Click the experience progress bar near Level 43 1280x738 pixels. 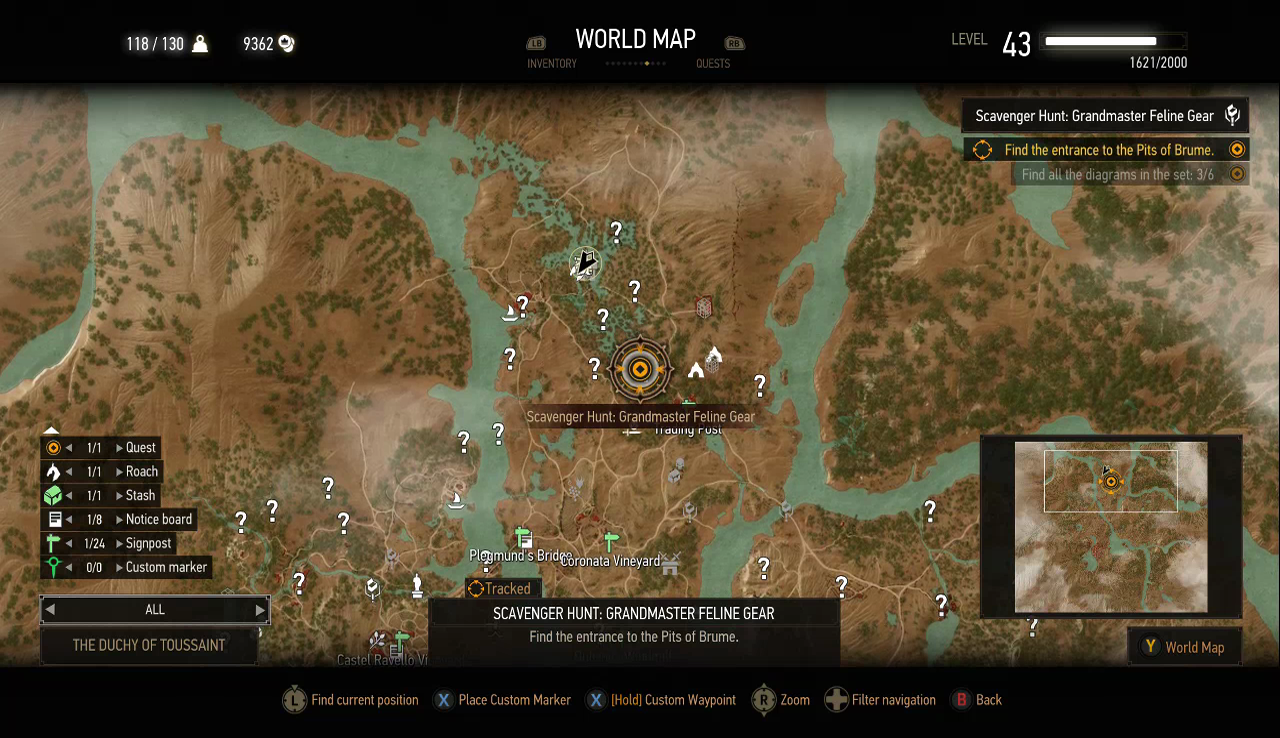1113,41
